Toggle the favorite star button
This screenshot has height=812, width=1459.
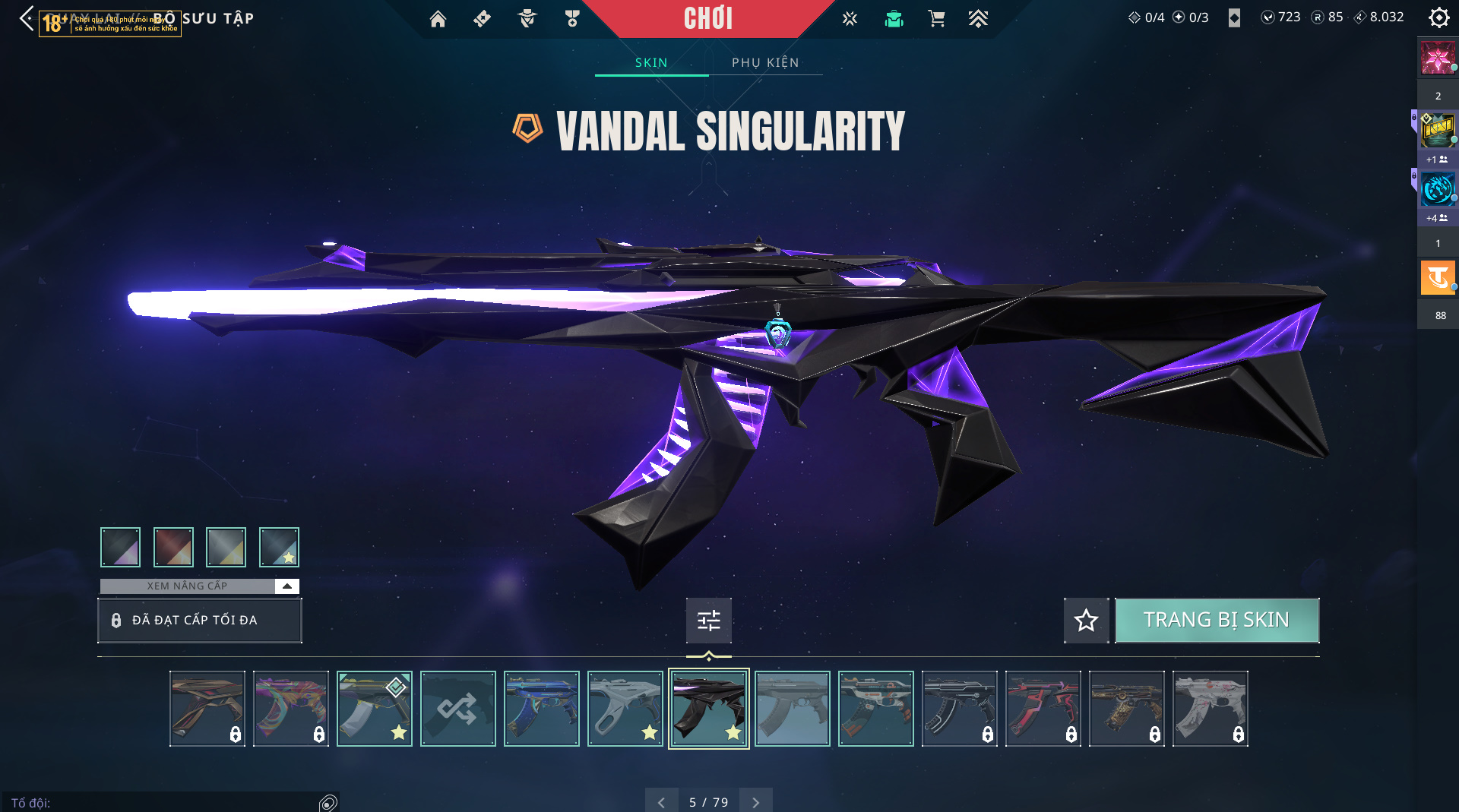pos(1086,620)
